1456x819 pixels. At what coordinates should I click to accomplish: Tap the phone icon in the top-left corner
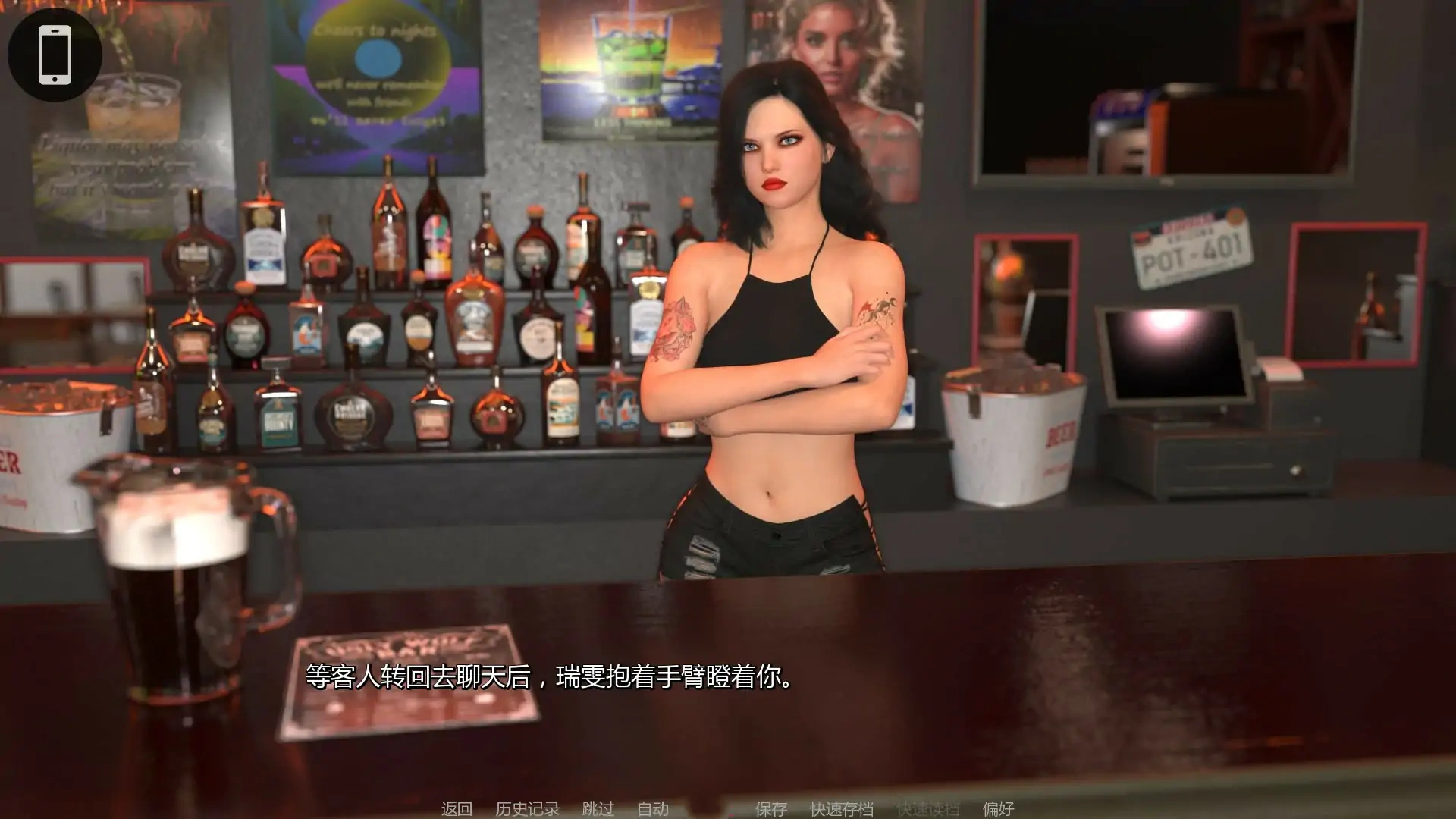[x=53, y=53]
